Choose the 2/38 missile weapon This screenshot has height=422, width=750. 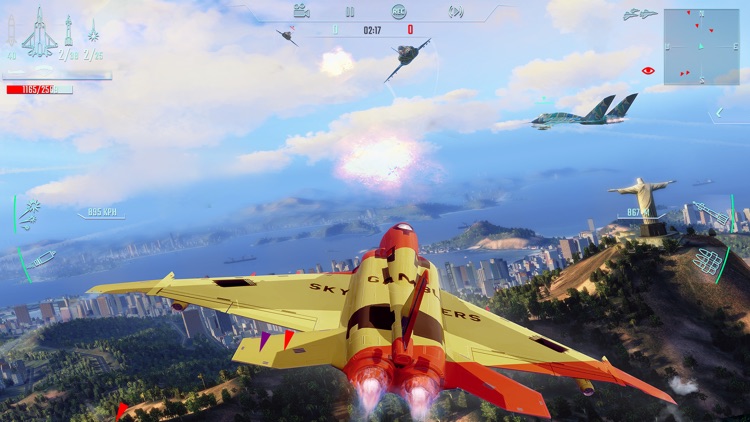[x=68, y=34]
